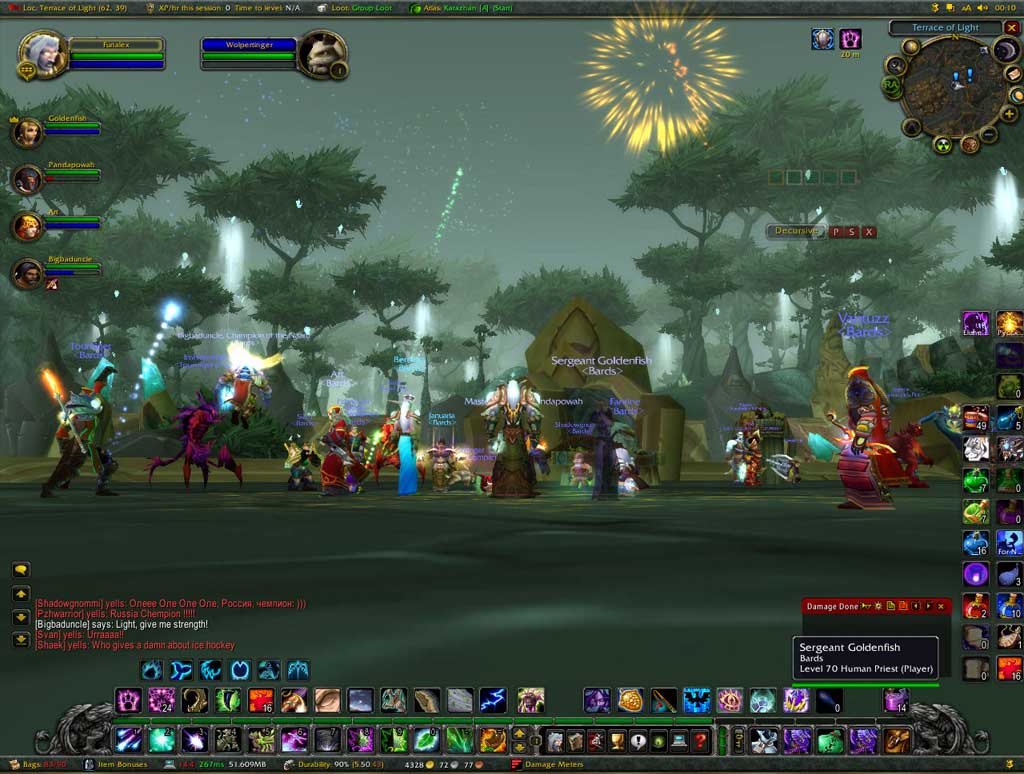Click the radiation symbol minimap button

(x=942, y=145)
